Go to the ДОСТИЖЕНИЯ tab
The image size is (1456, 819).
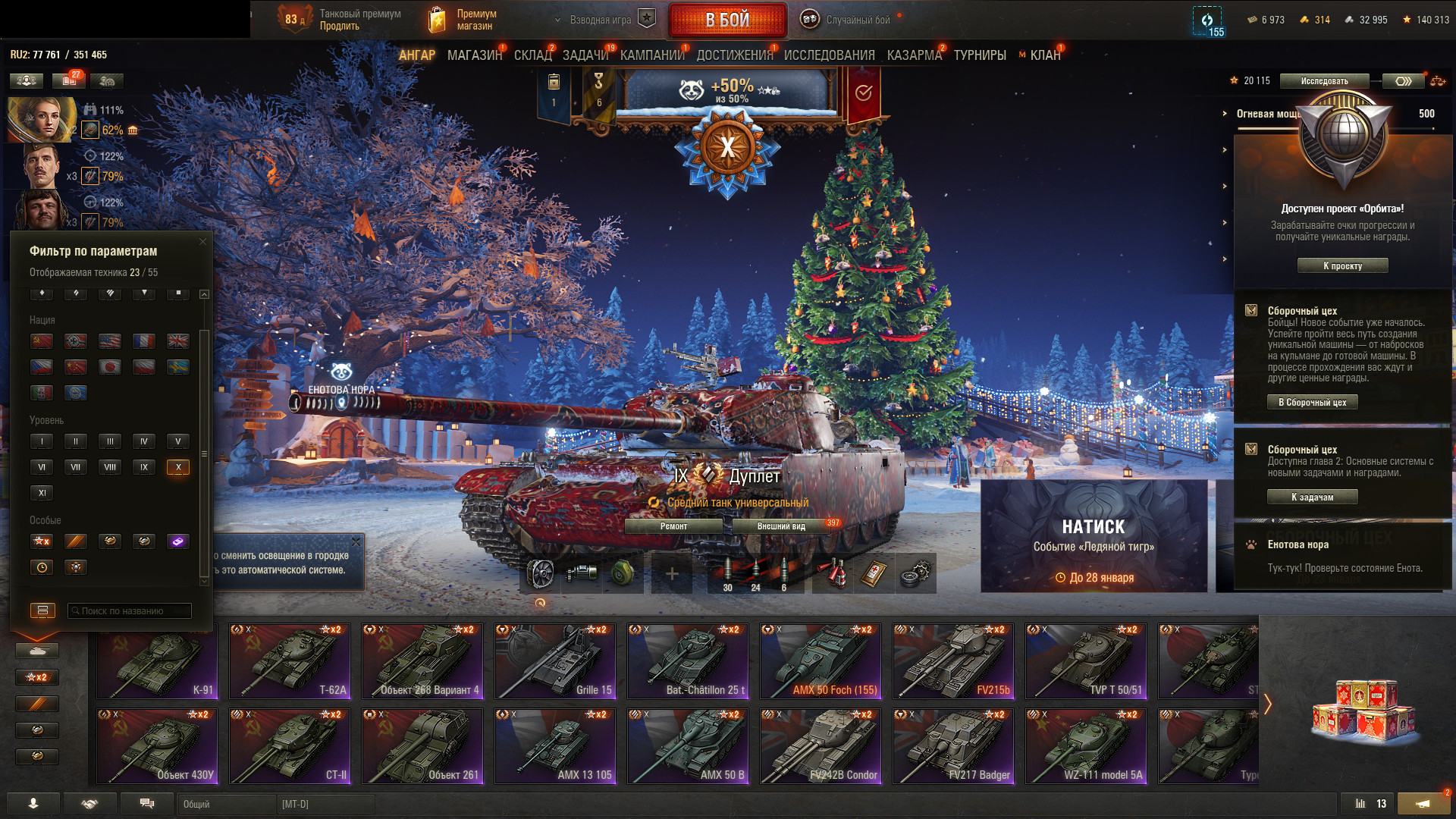[x=734, y=55]
